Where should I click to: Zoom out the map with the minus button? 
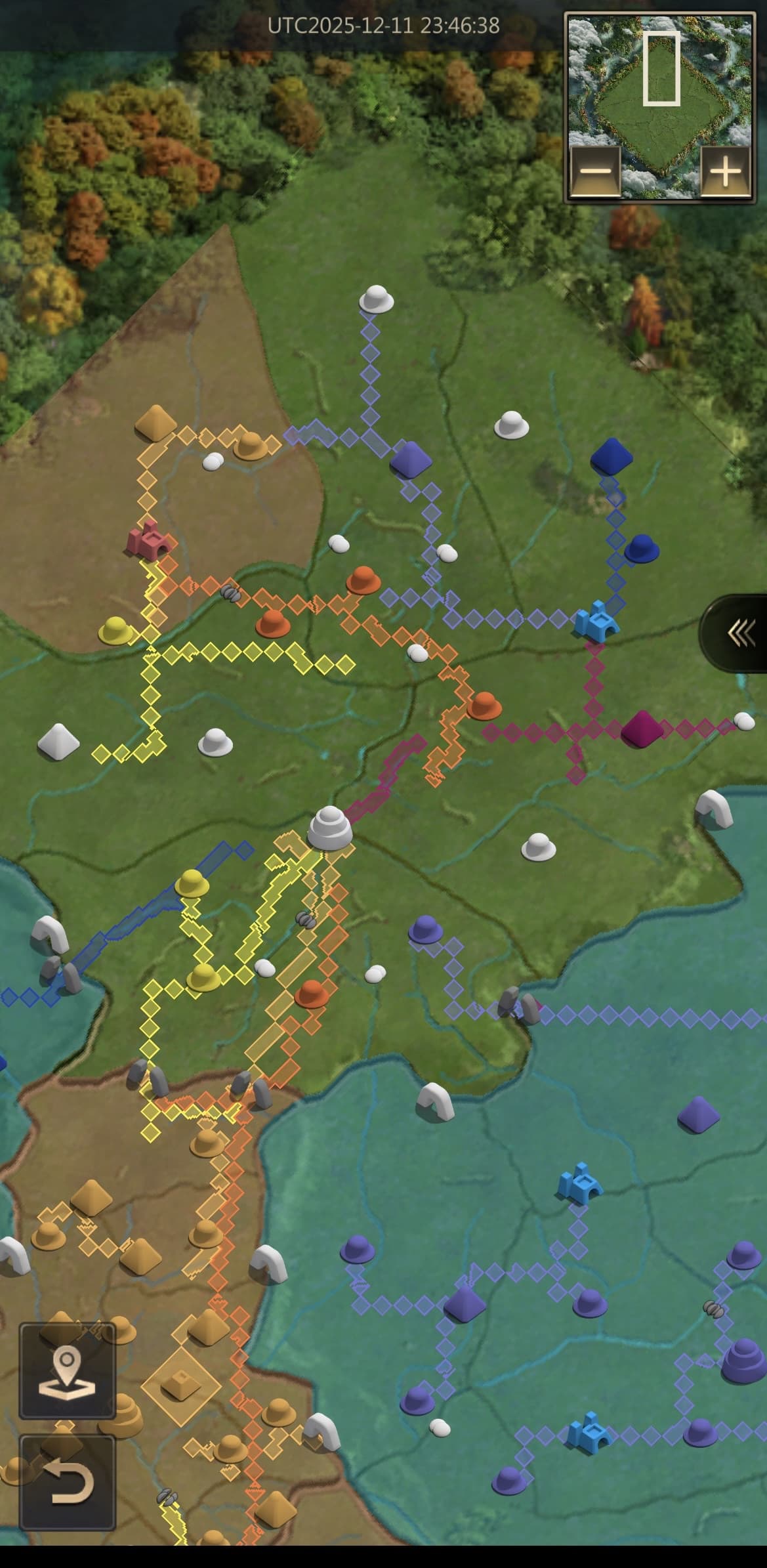pyautogui.click(x=595, y=171)
